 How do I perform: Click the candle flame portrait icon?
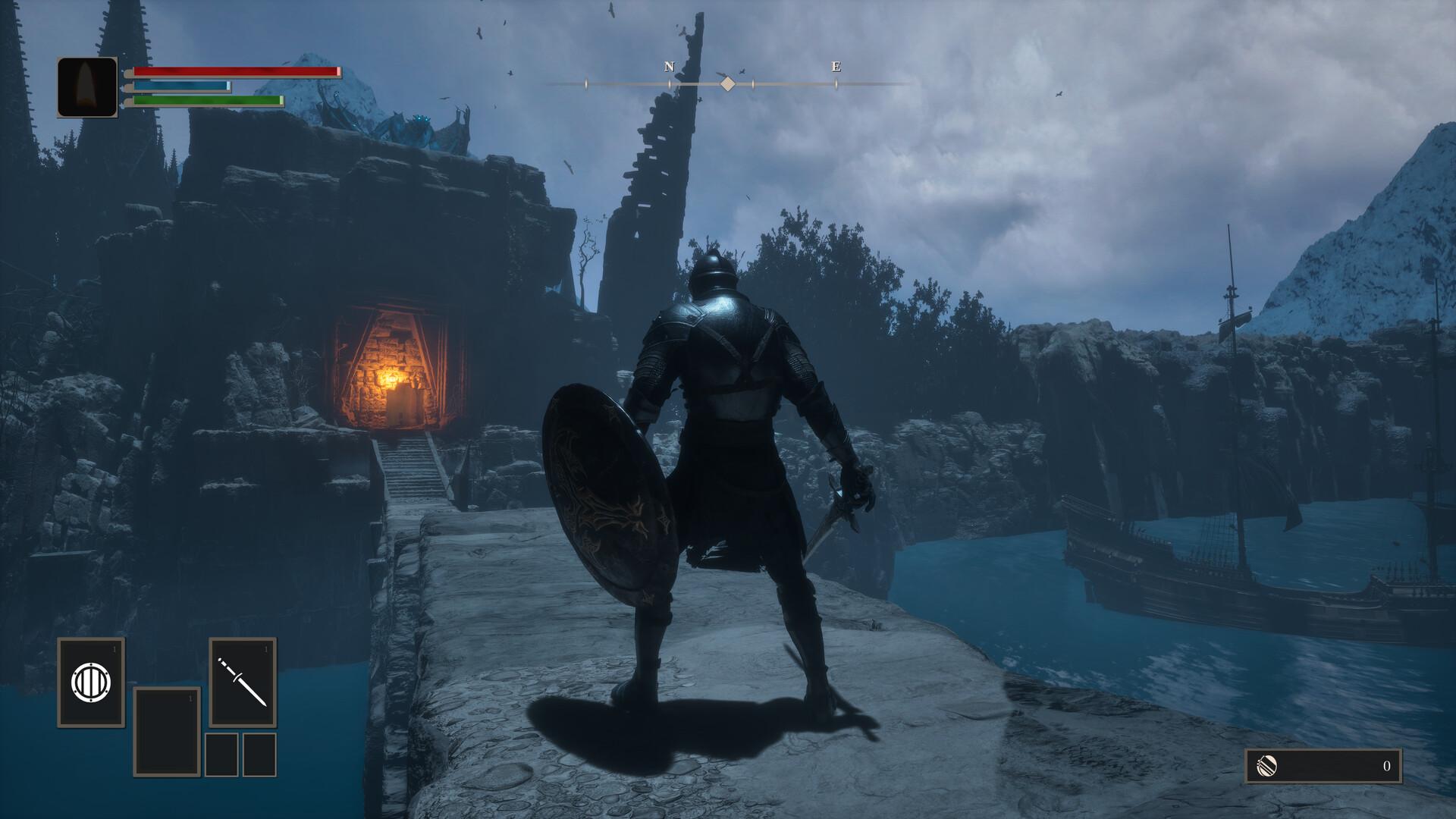point(87,87)
